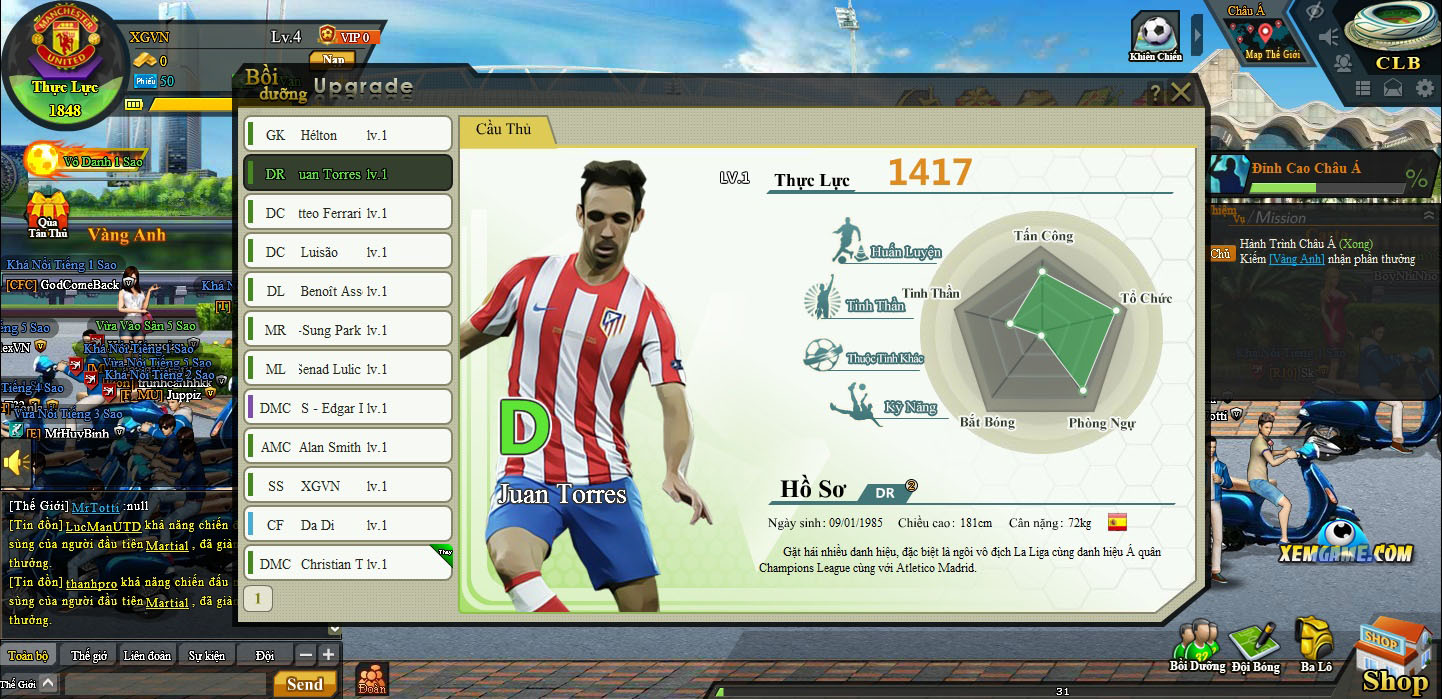1442x699 pixels.
Task: Close the Bồi dưỡng Upgrade window
Action: coord(1181,93)
